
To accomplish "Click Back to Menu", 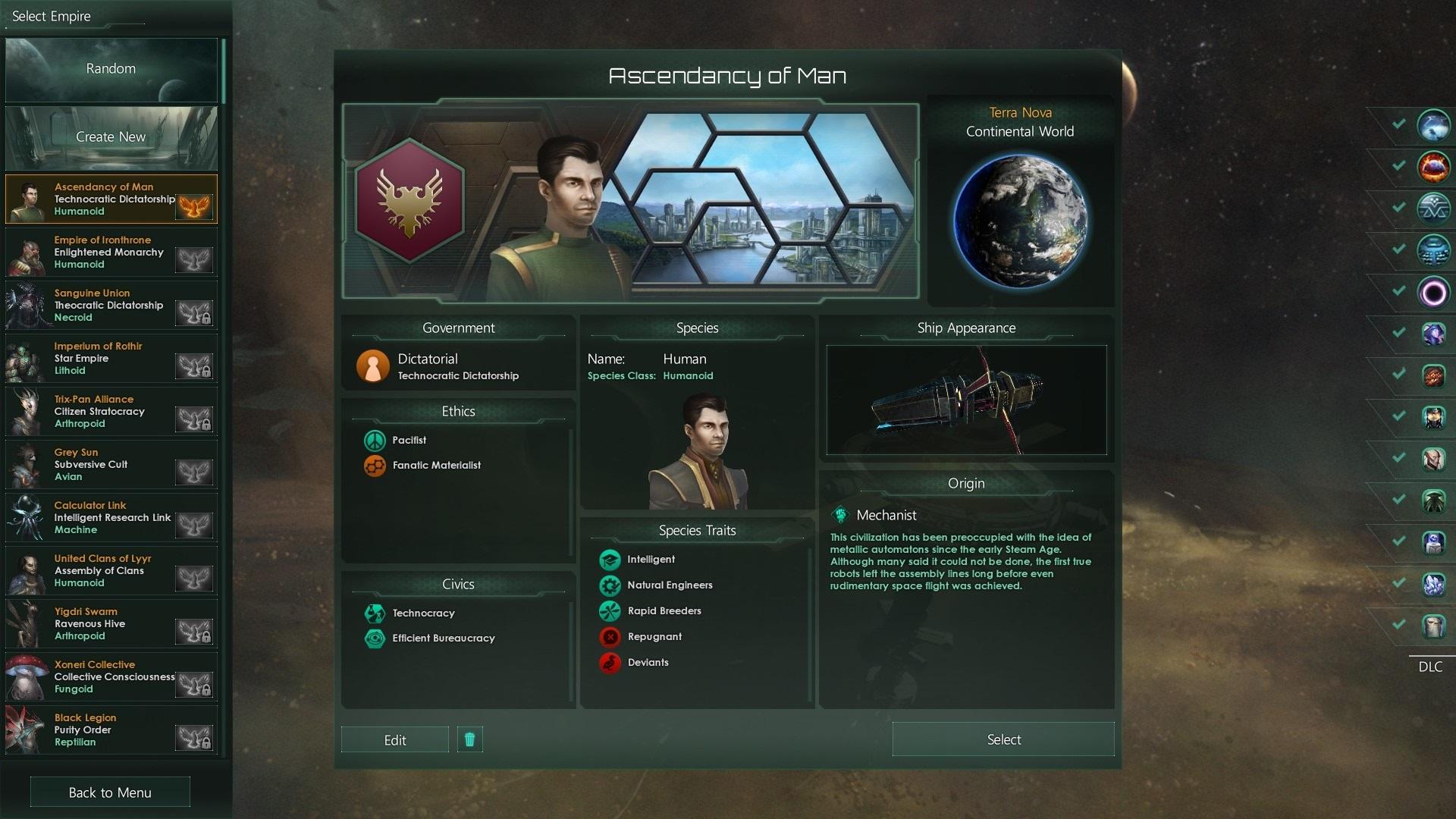I will tap(110, 792).
